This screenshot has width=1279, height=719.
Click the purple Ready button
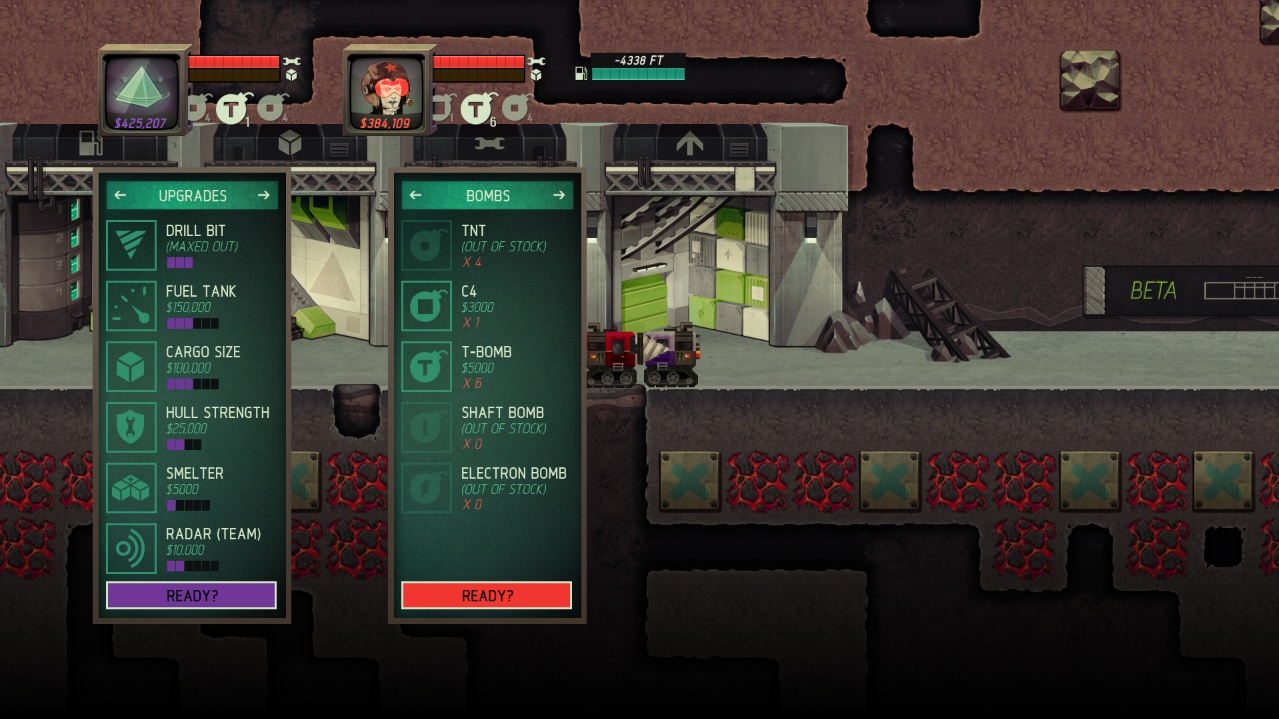coord(191,595)
